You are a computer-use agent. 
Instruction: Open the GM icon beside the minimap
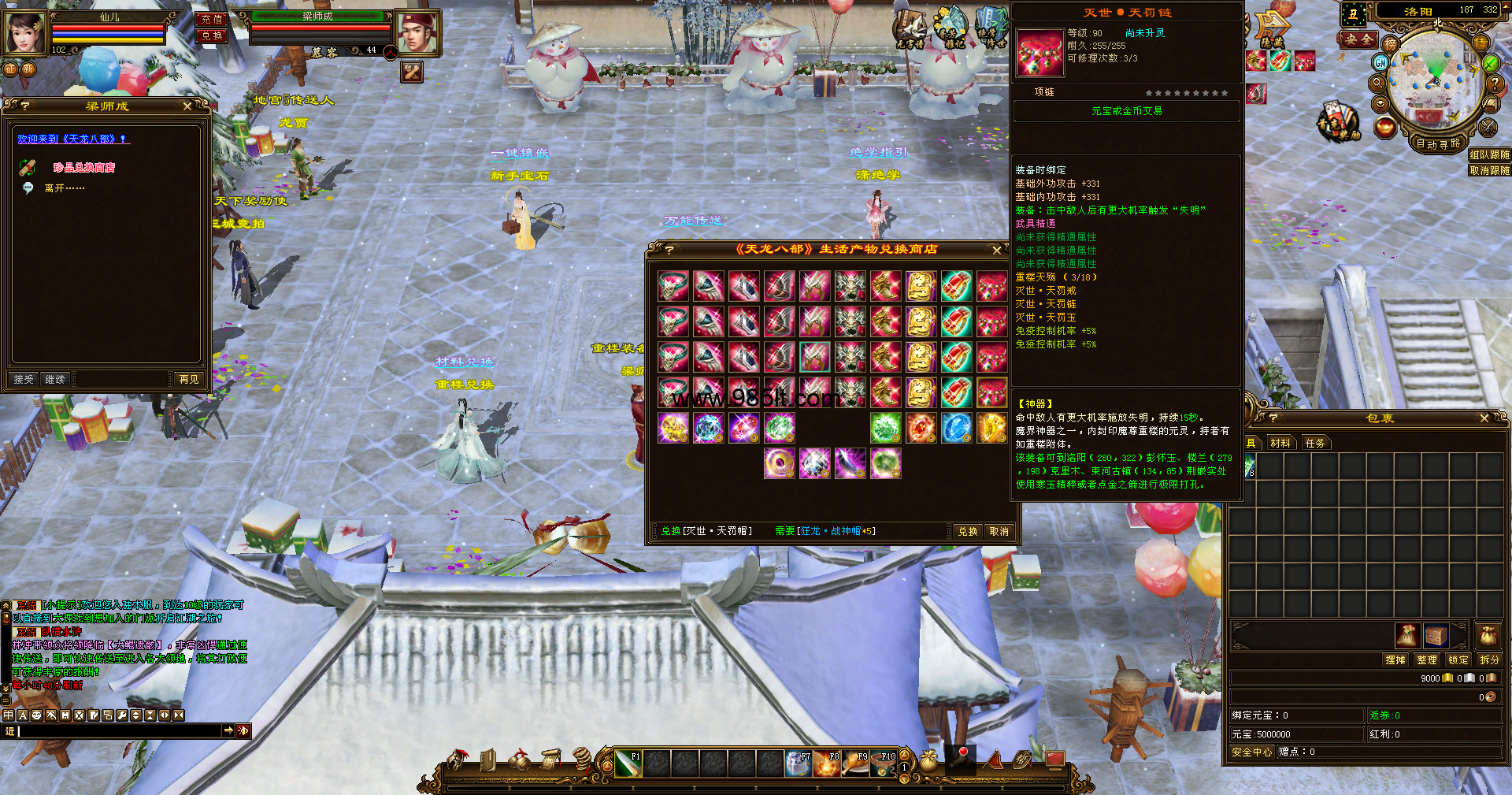tap(1380, 62)
